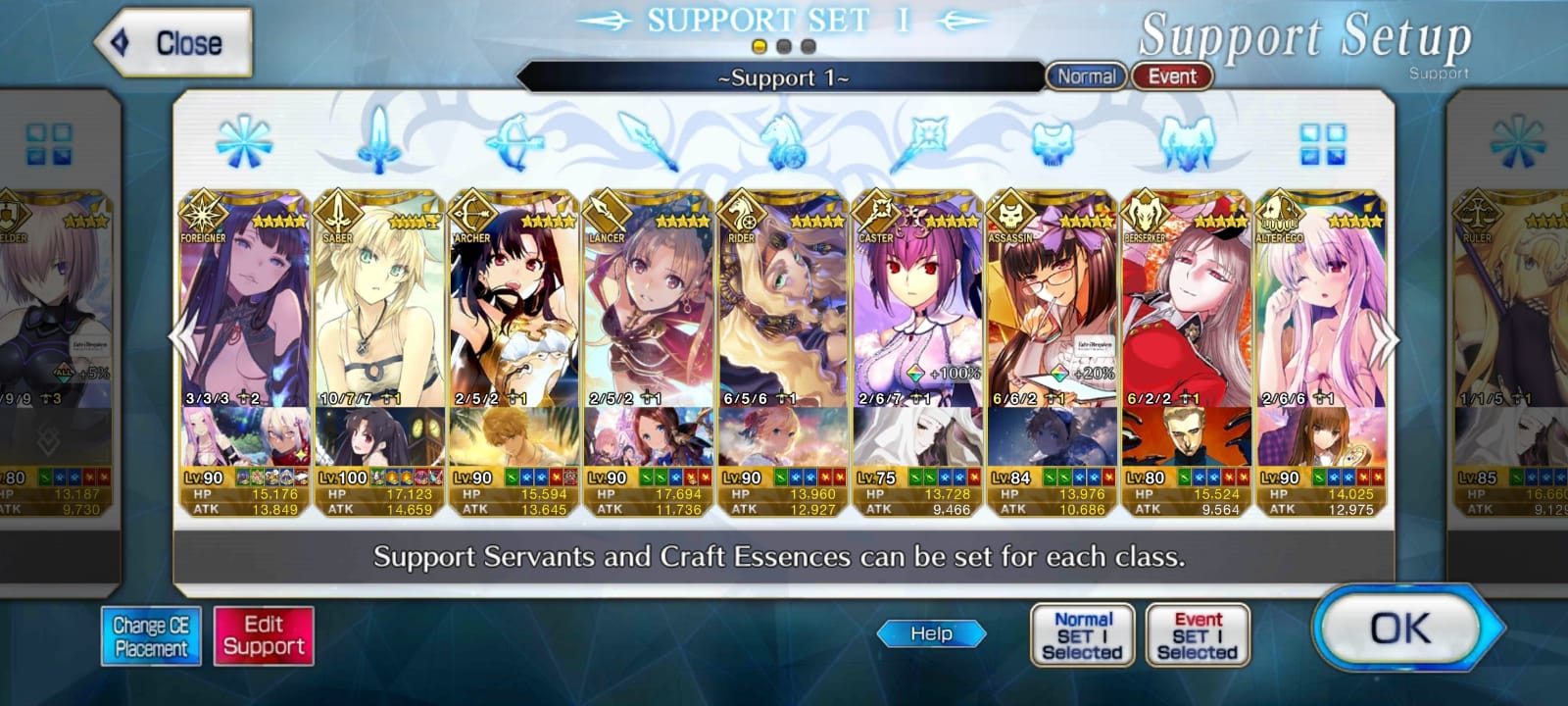Confirm with the OK button
The height and width of the screenshot is (706, 1568).
(x=1401, y=630)
